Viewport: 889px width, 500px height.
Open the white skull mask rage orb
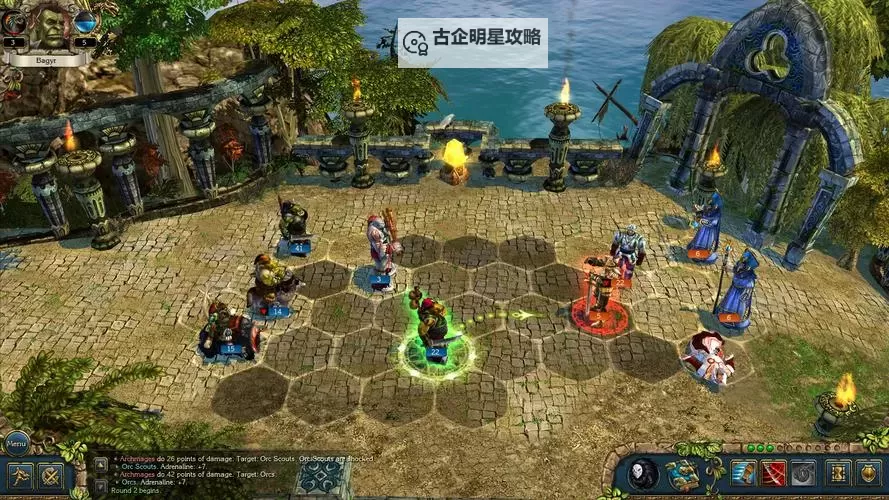643,473
